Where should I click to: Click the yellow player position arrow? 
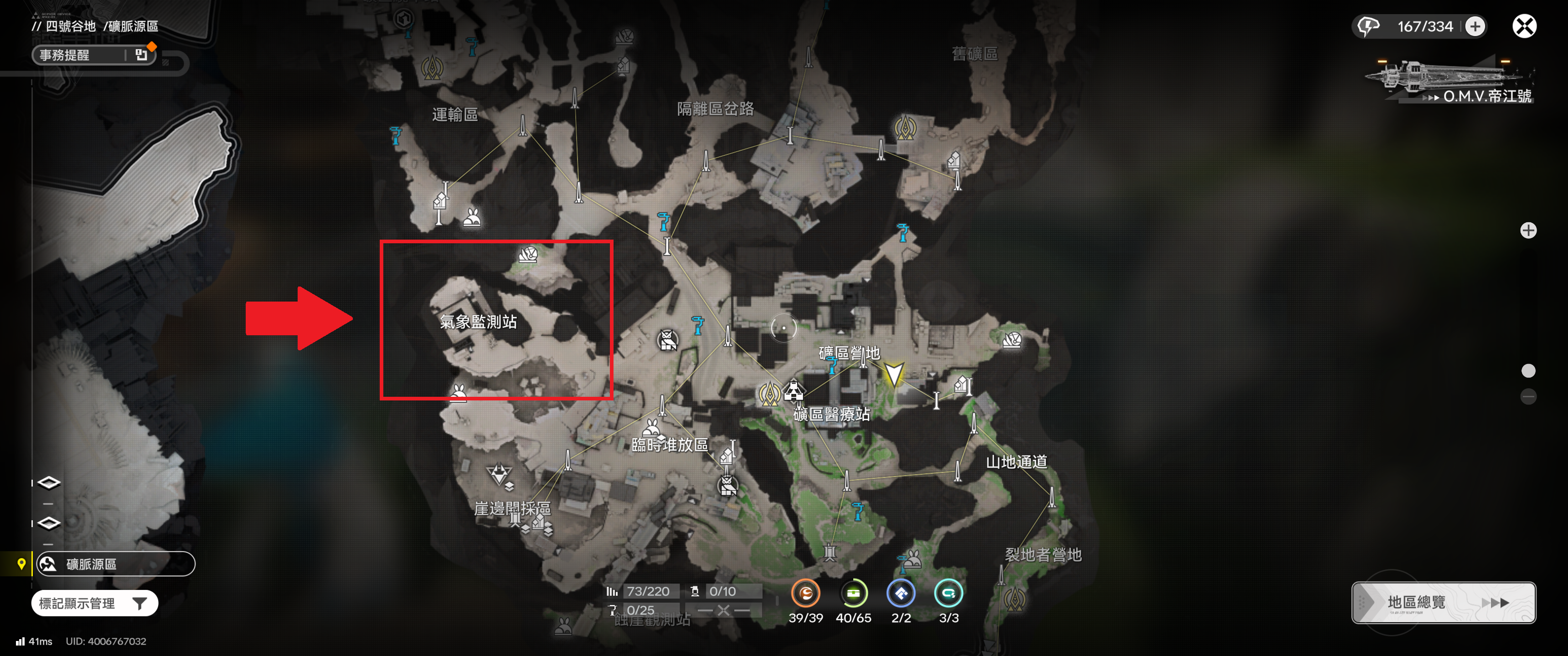click(893, 374)
